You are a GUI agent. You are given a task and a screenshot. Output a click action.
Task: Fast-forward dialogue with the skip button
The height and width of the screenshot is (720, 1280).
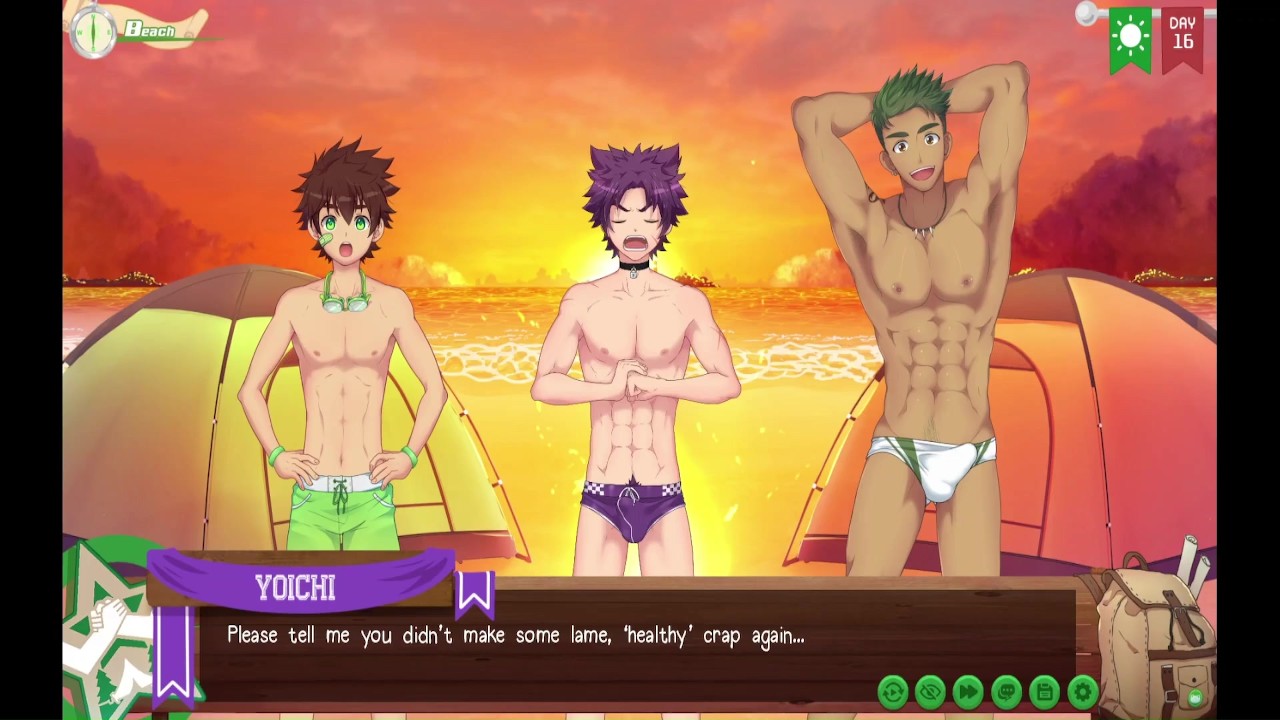click(x=969, y=691)
